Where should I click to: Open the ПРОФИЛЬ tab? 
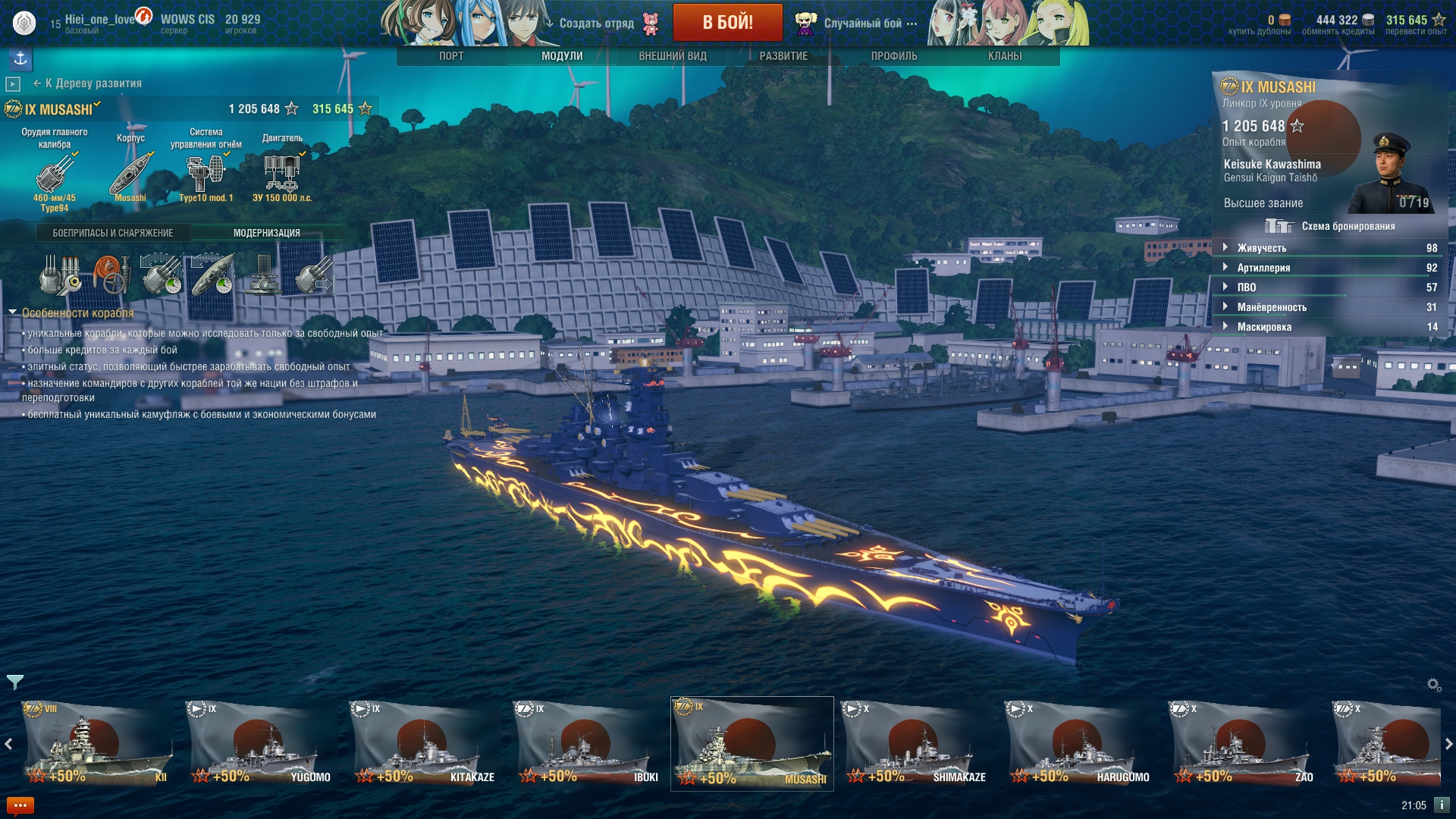point(894,56)
